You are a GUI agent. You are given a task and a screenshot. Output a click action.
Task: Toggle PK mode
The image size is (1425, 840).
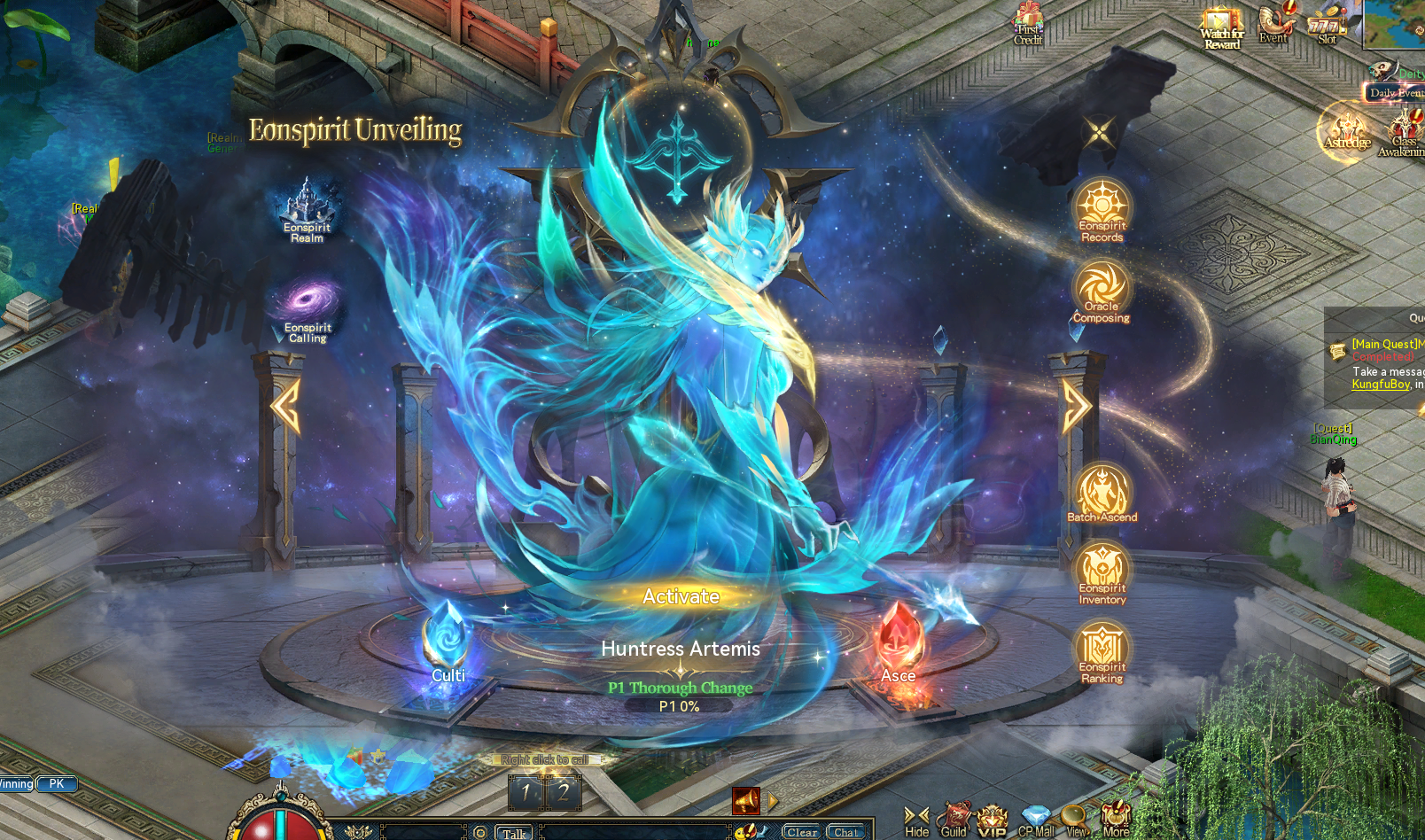tap(55, 784)
